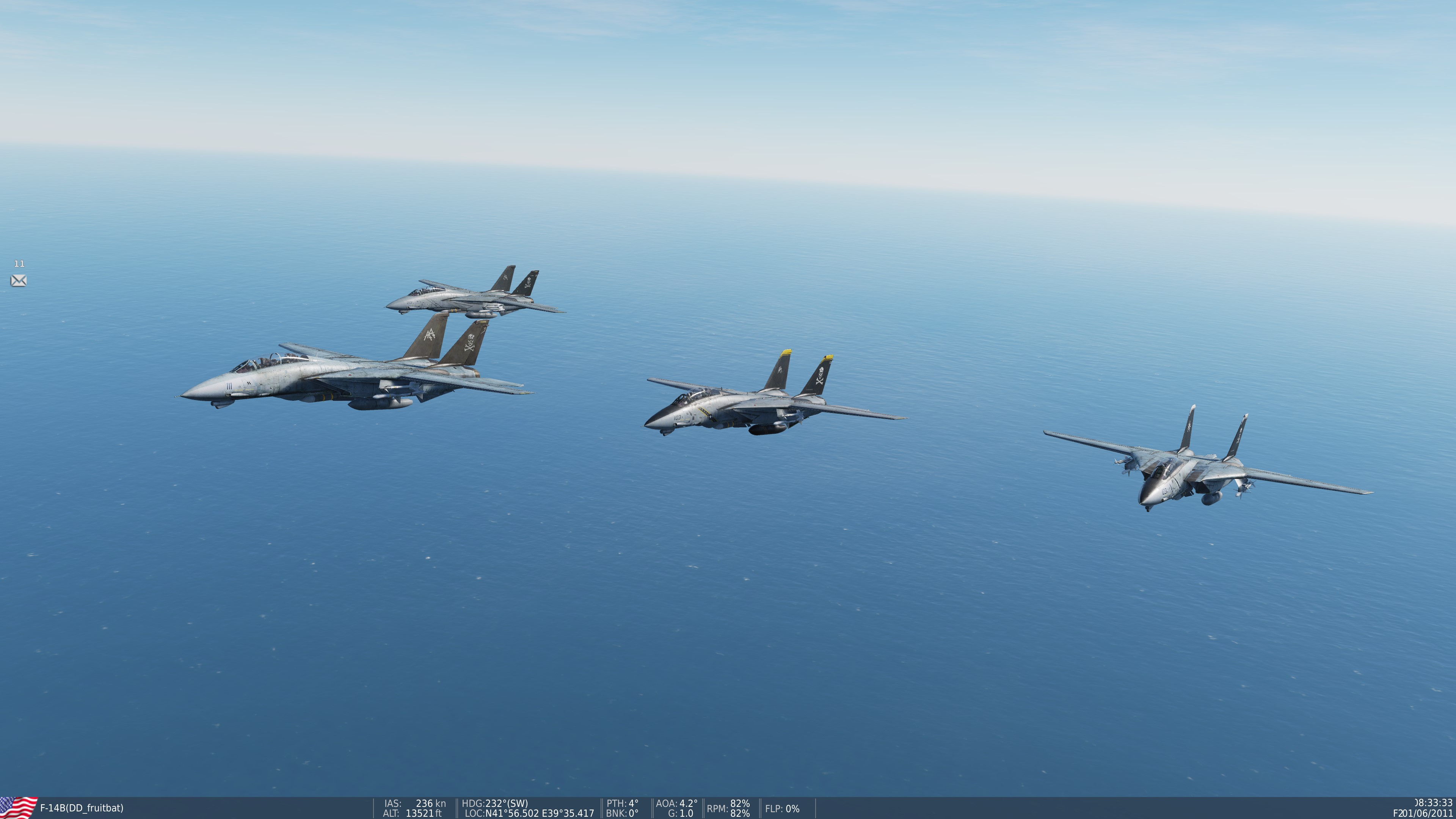Open the unread messages envelope icon
This screenshot has width=1456, height=819.
pyautogui.click(x=19, y=280)
